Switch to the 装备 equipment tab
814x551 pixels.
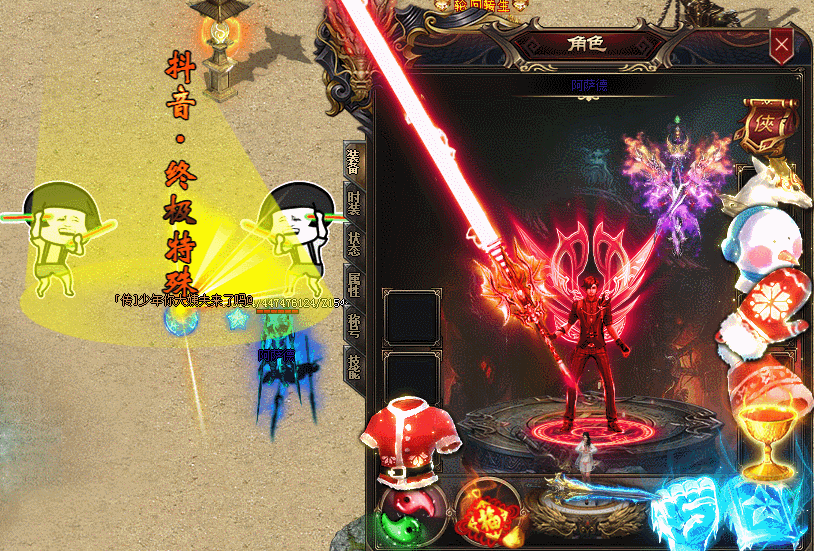pyautogui.click(x=354, y=161)
